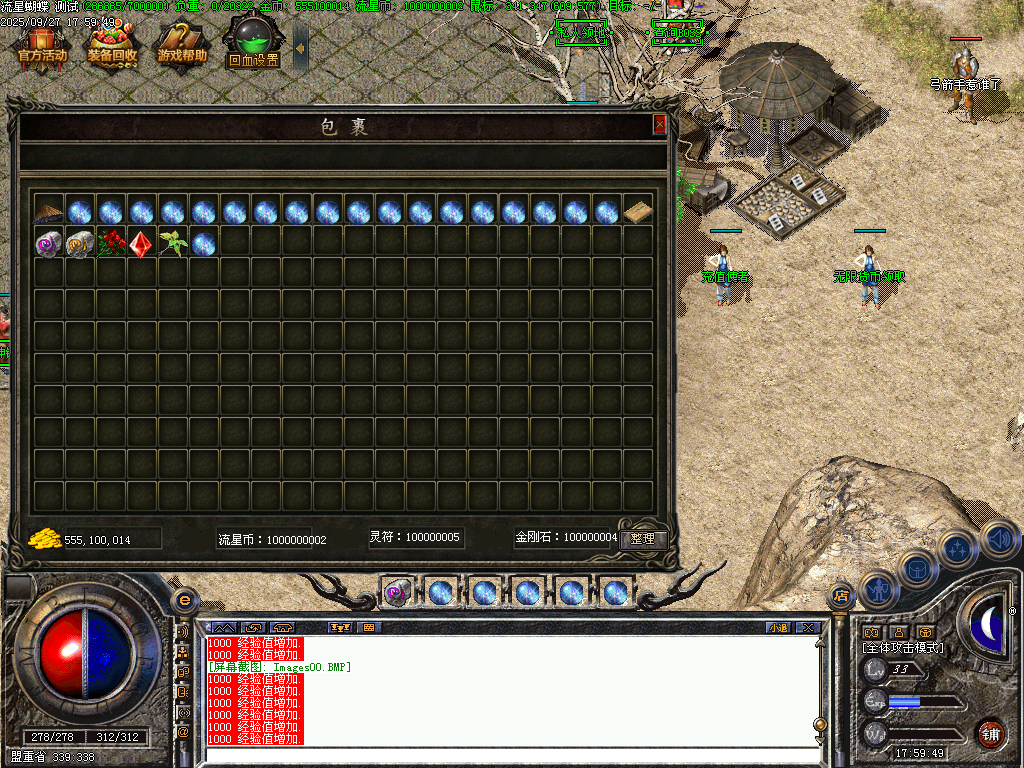Select the straw hat item in the bag
The image size is (1024, 768).
49,212
